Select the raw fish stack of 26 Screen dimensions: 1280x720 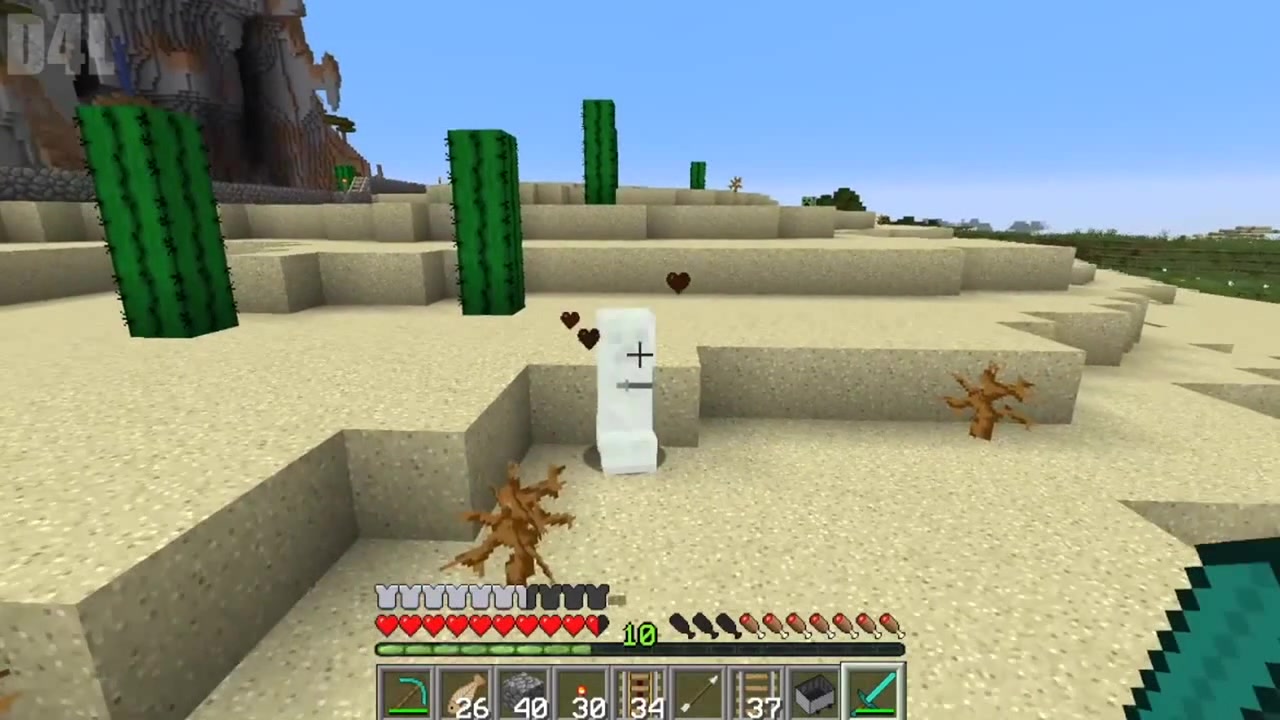point(467,690)
